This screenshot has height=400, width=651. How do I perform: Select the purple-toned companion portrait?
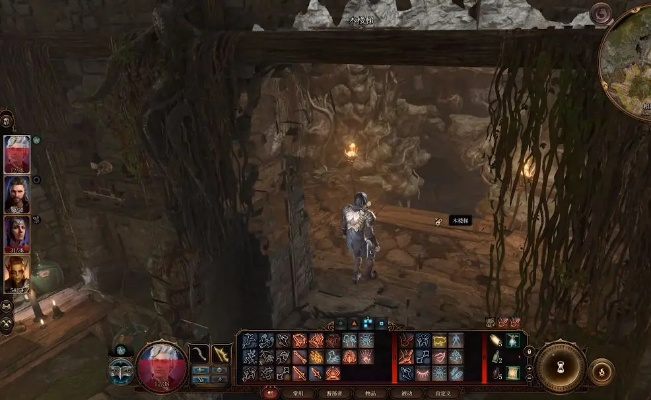pos(17,234)
